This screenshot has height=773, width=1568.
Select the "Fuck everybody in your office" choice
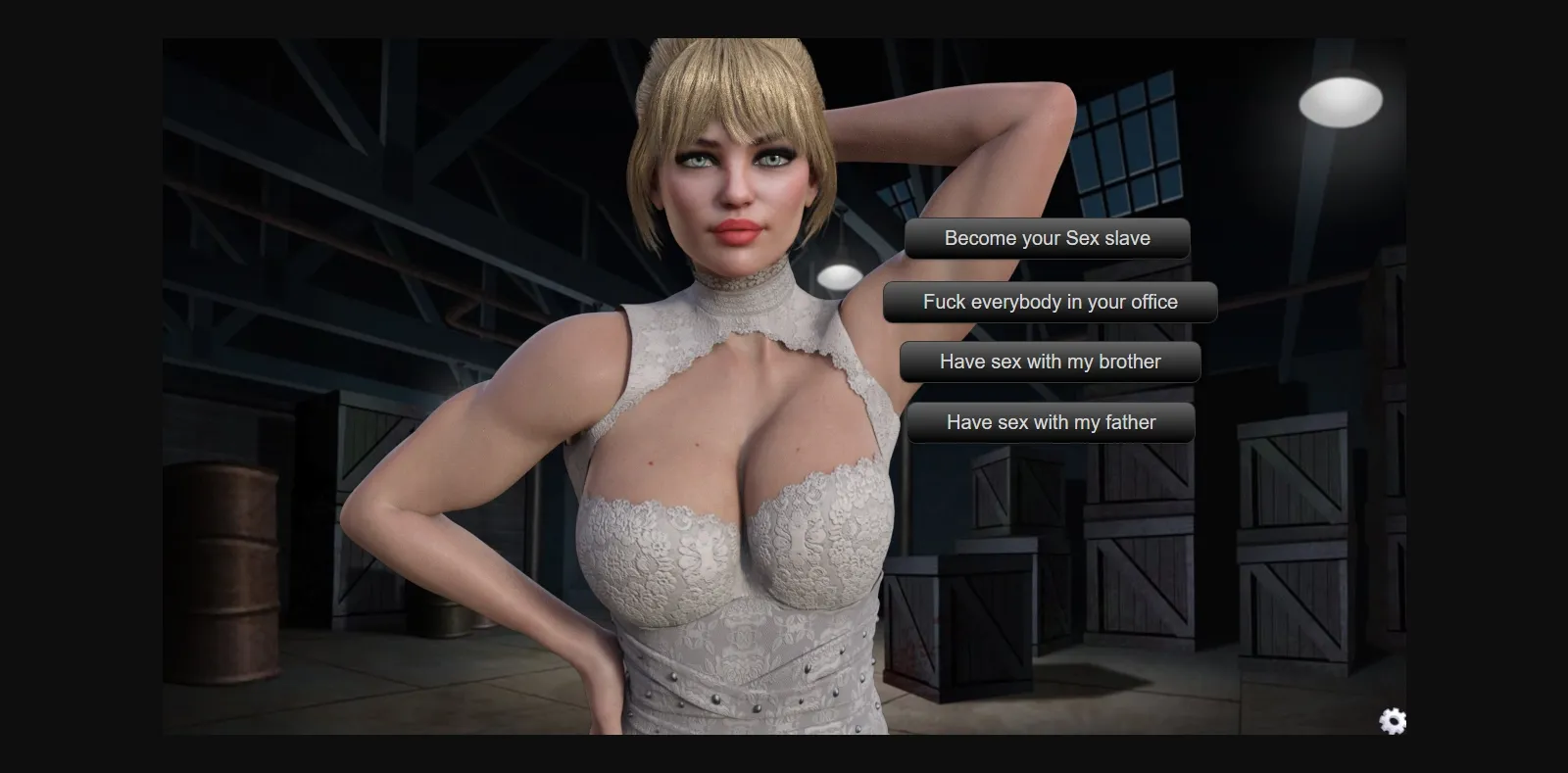1049,302
